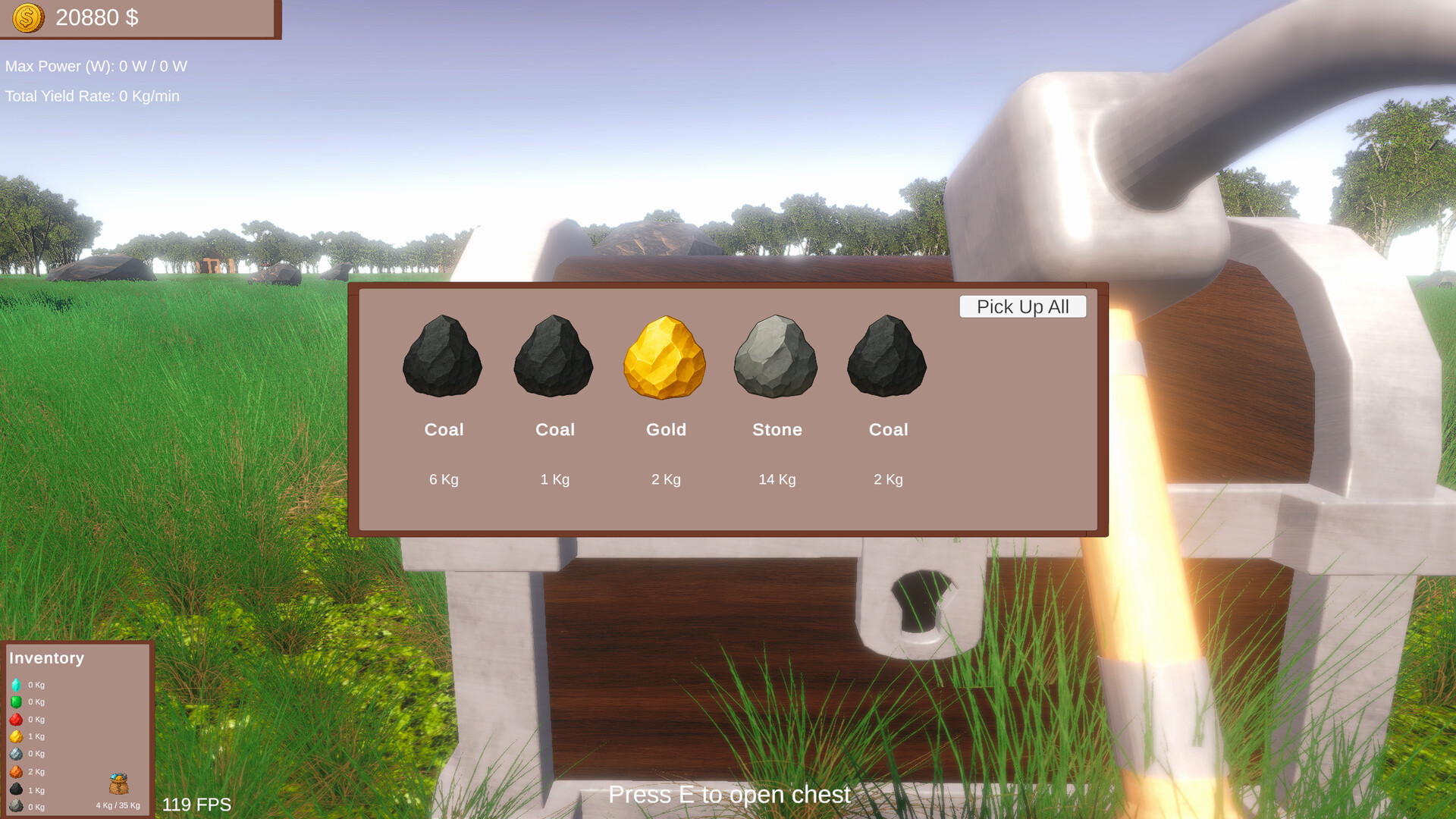Select the stone icon at the Inventory bottom
The image size is (1456, 819).
(x=16, y=805)
